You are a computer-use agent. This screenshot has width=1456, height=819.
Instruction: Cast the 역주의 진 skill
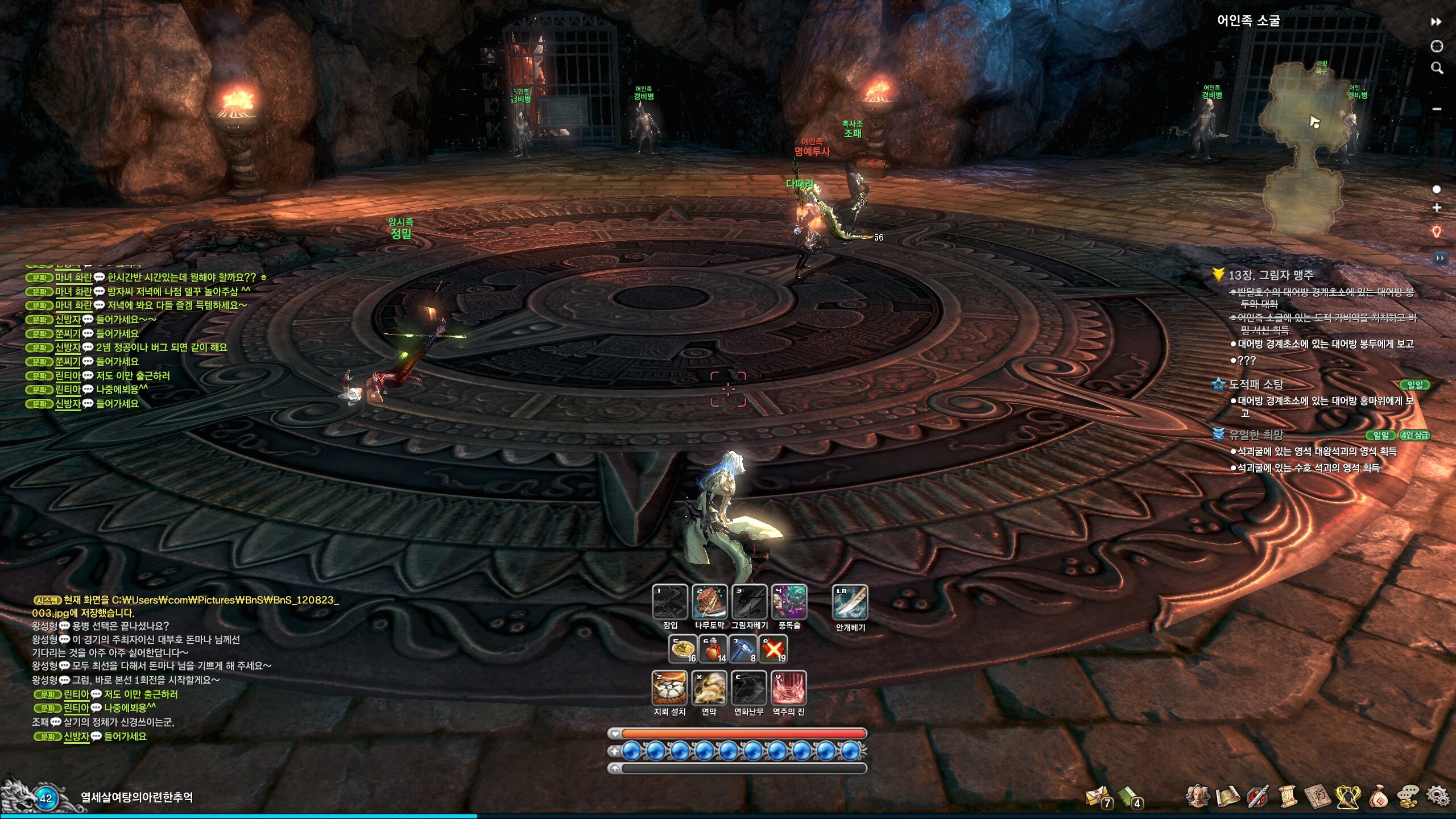[789, 688]
